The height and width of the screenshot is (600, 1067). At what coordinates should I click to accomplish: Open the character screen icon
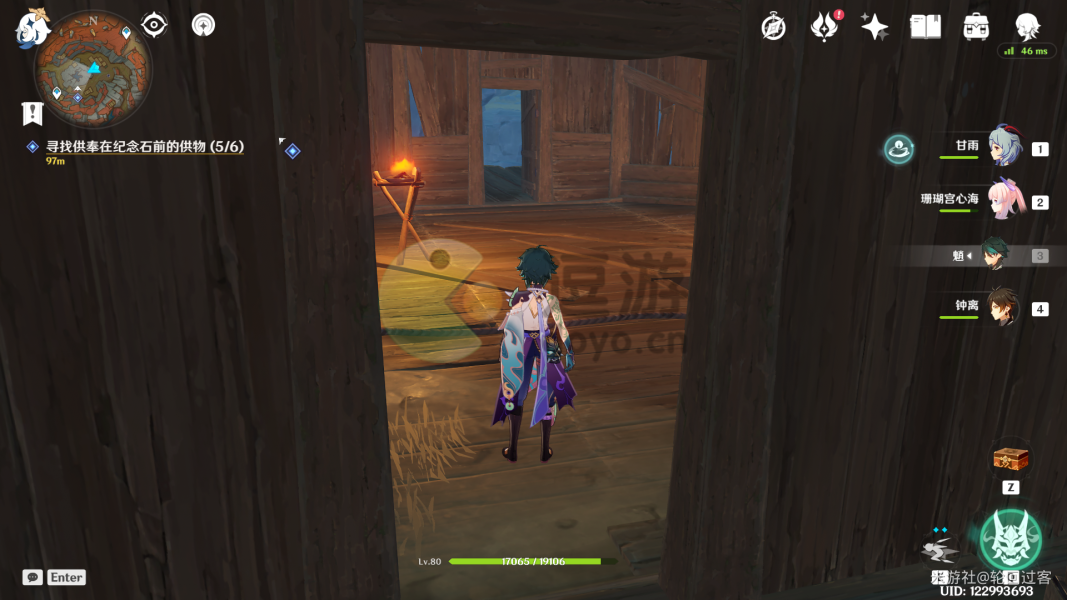[1027, 27]
